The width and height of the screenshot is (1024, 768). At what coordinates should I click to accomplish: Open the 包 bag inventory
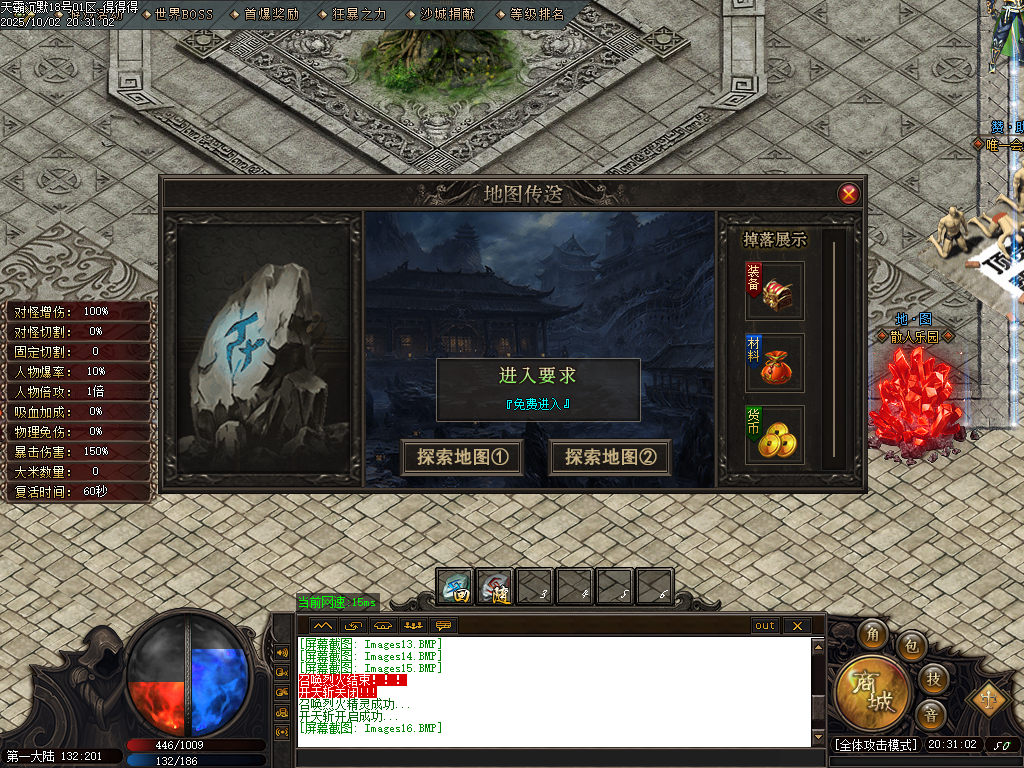pos(911,647)
